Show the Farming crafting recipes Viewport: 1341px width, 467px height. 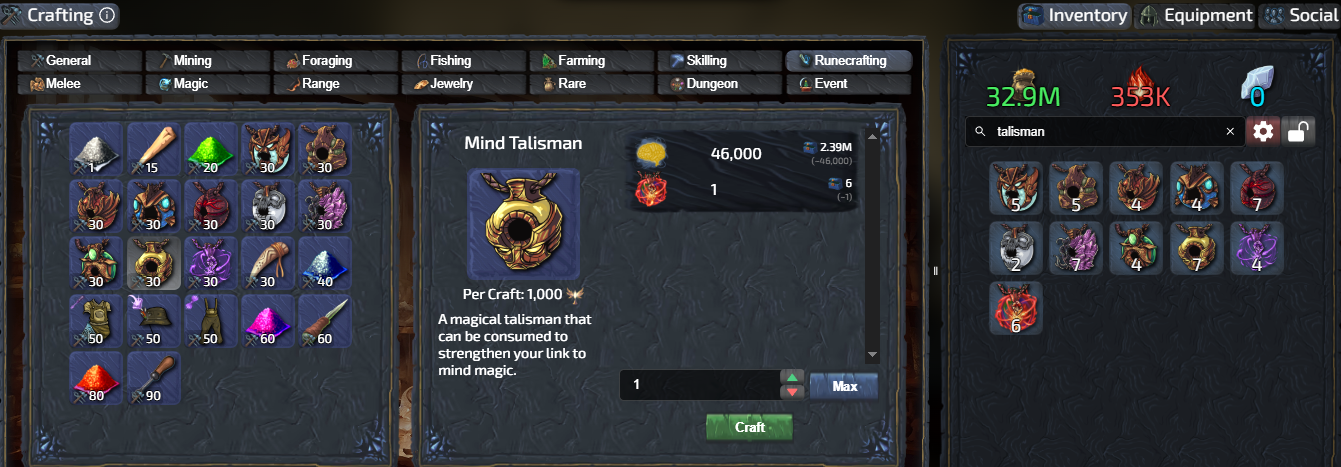pyautogui.click(x=591, y=61)
